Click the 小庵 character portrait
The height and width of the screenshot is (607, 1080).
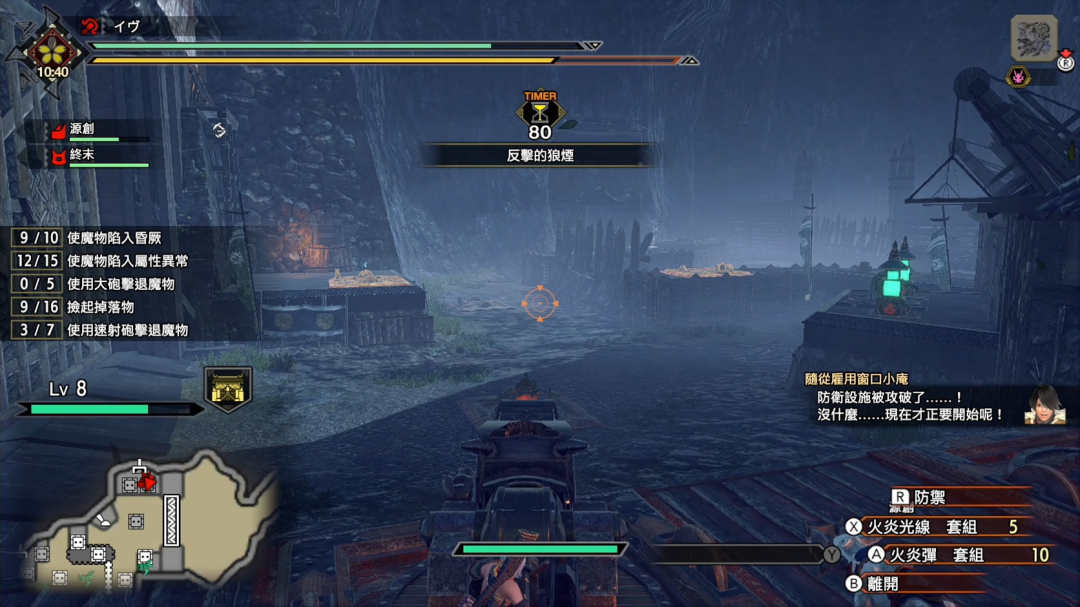point(1045,405)
